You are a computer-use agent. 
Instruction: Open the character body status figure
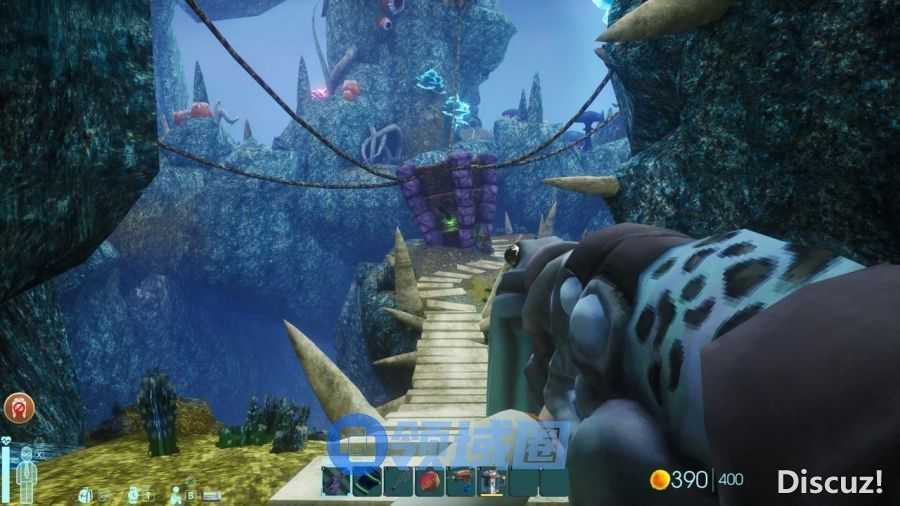point(29,472)
